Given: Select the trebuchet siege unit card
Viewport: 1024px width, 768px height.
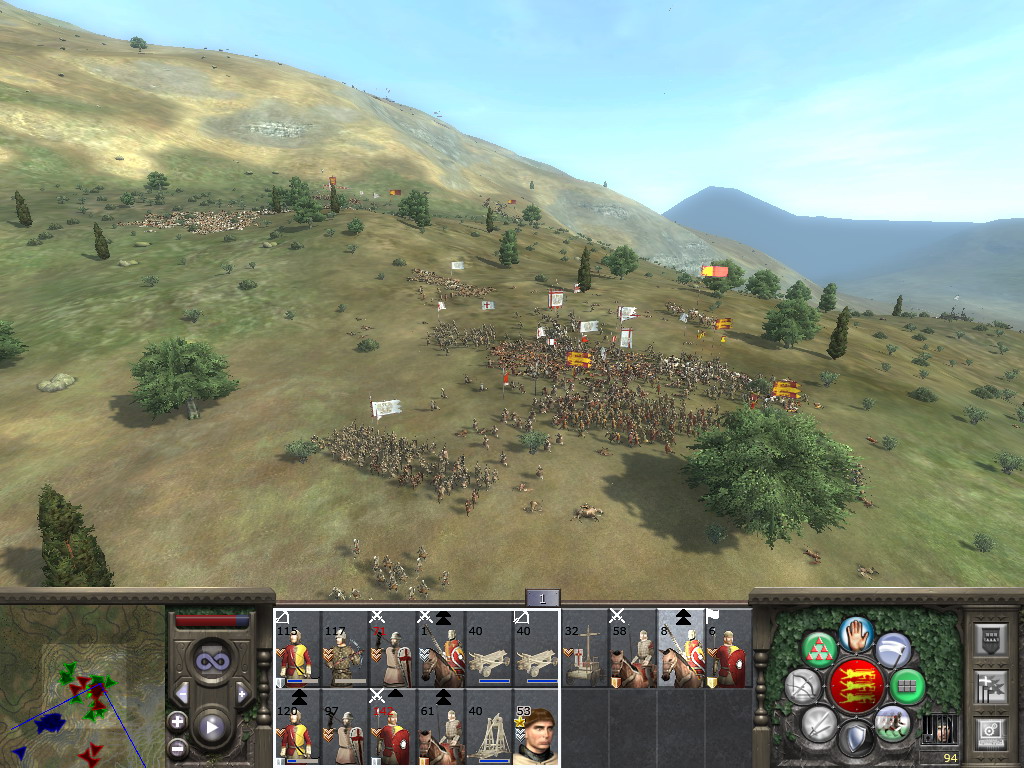Looking at the screenshot, I should 489,728.
